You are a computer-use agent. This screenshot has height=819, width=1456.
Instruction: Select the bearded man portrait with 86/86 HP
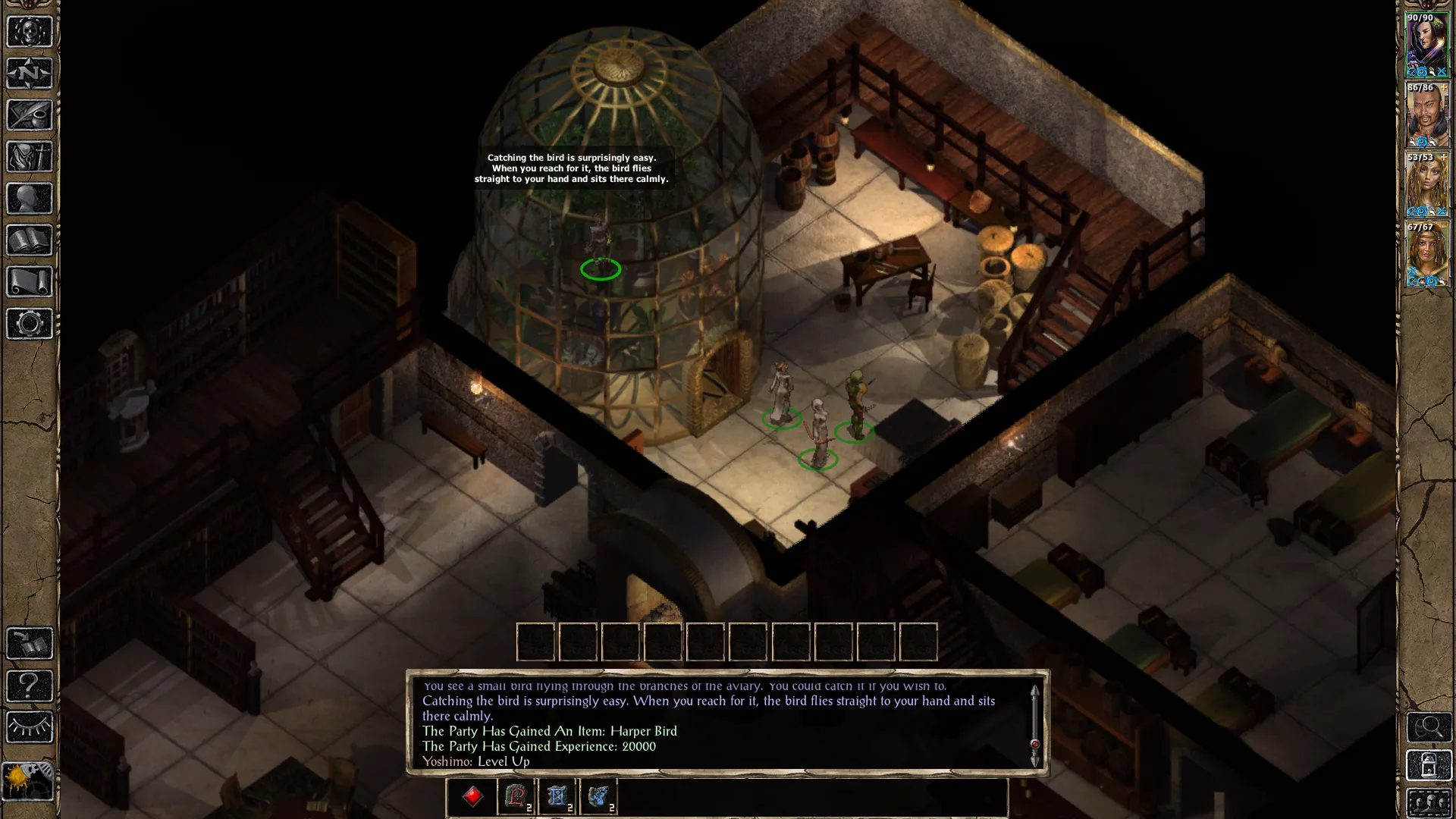click(1427, 115)
